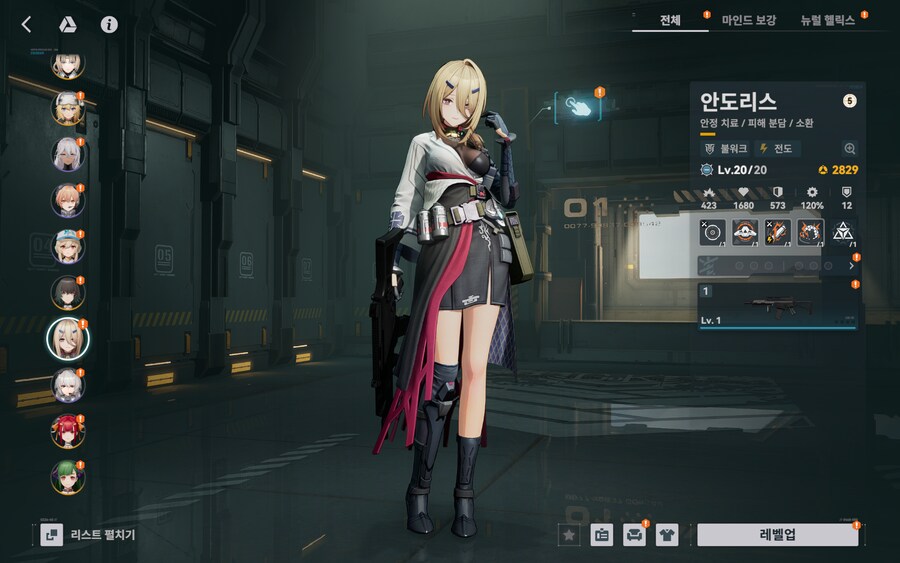Image resolution: width=900 pixels, height=563 pixels.
Task: Expand the attachment slots row arrow
Action: [851, 266]
